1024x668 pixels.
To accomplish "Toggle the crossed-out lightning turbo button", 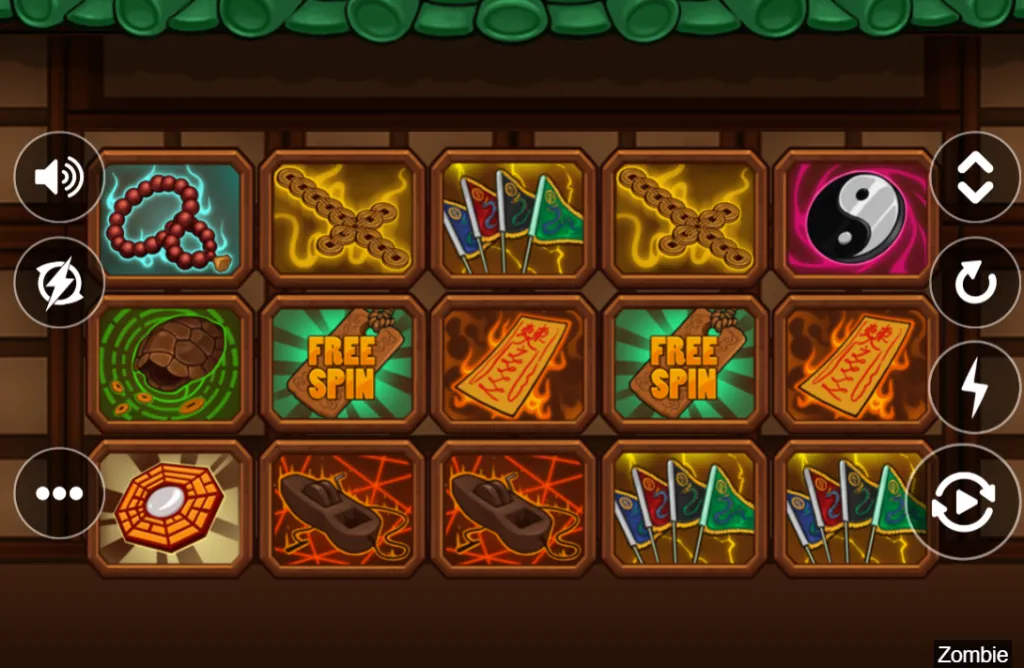I will click(x=59, y=283).
